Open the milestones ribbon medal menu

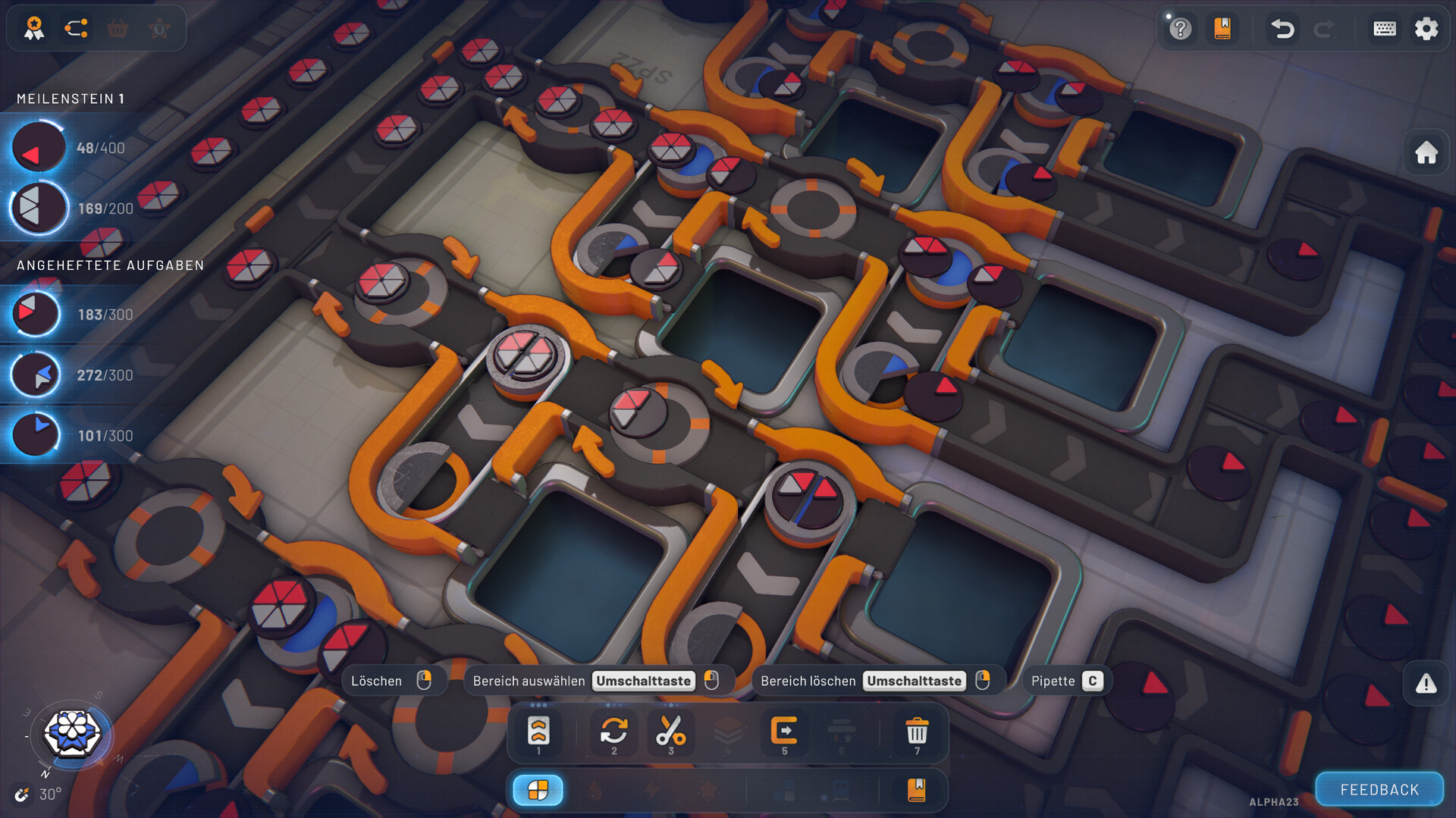click(x=34, y=29)
